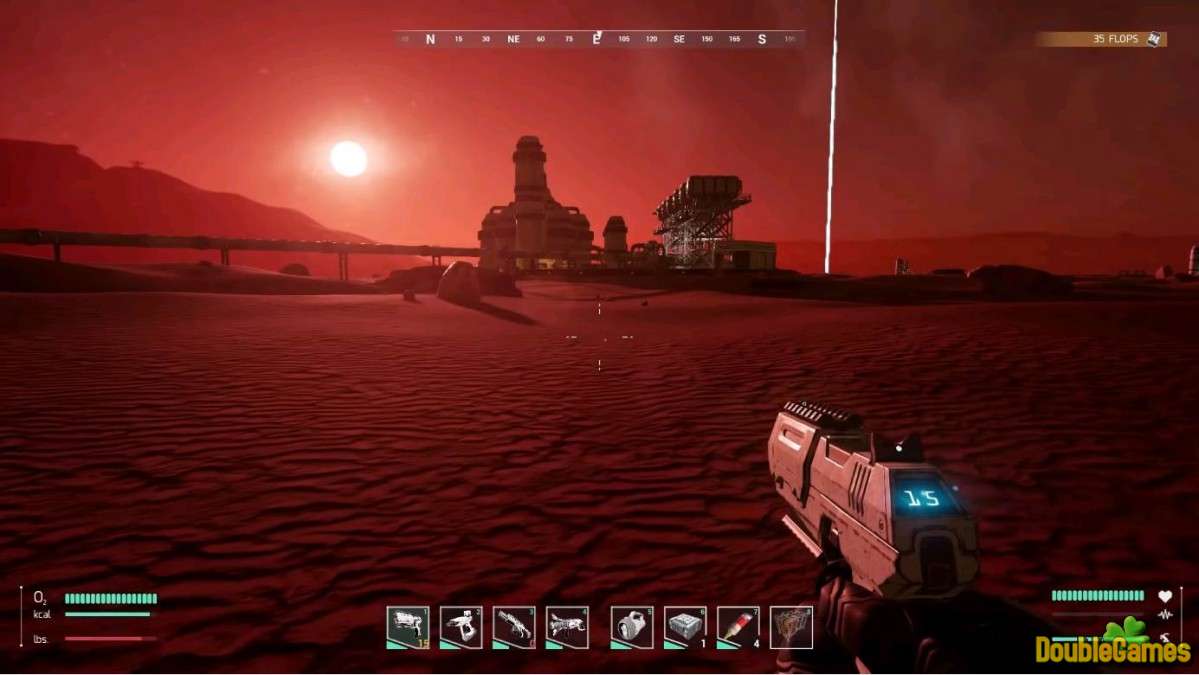Pick the metal crate in slot 6
Viewport: 1199px width, 675px height.
click(685, 627)
